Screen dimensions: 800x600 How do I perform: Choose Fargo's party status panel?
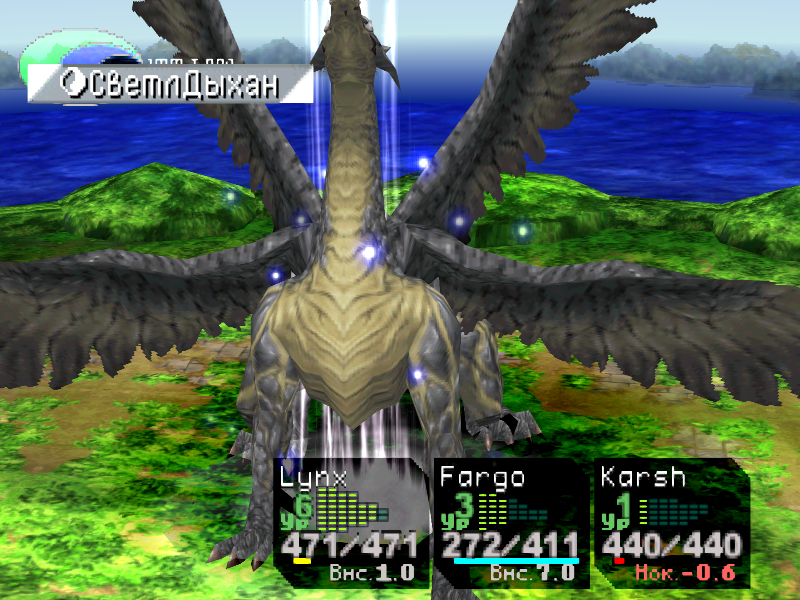point(511,523)
